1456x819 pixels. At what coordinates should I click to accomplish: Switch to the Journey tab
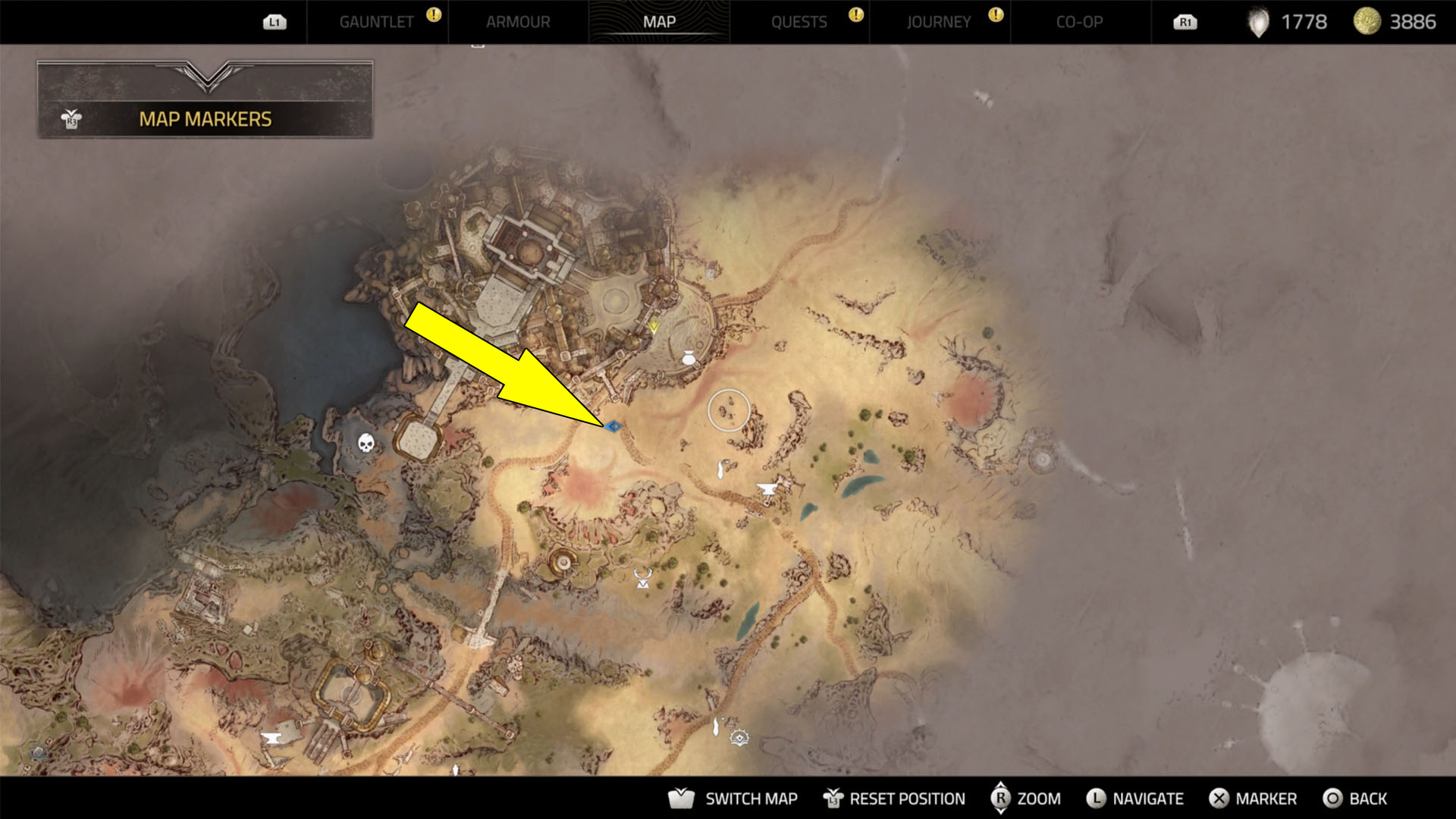tap(939, 21)
